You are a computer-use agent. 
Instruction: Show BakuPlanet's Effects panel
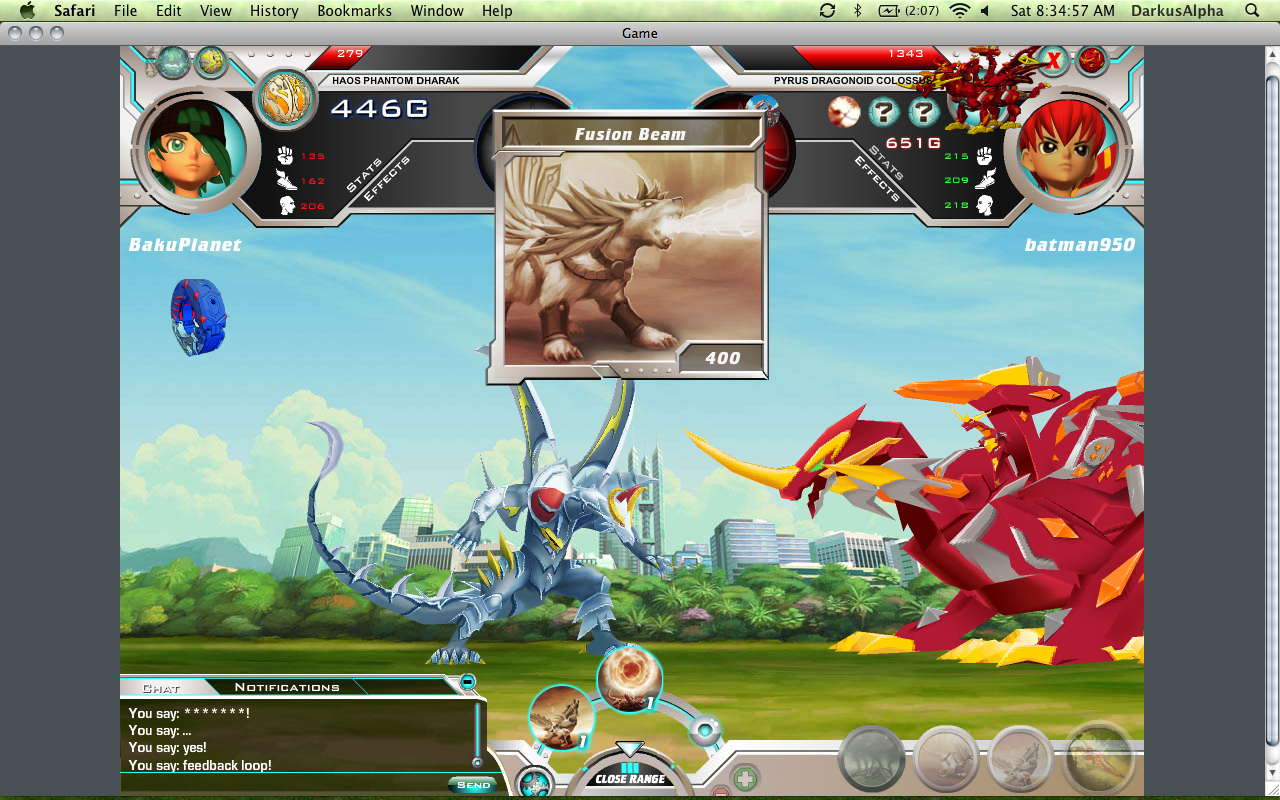click(x=386, y=181)
